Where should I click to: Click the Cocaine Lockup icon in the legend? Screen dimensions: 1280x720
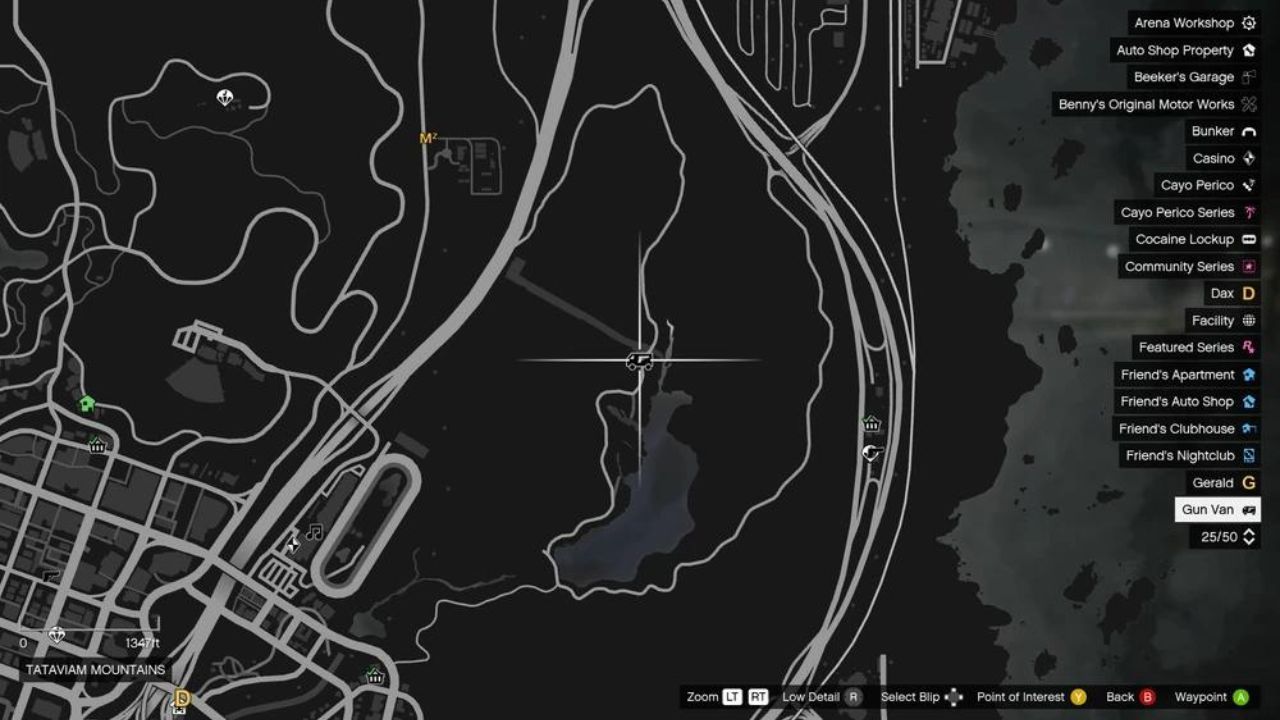(x=1247, y=239)
